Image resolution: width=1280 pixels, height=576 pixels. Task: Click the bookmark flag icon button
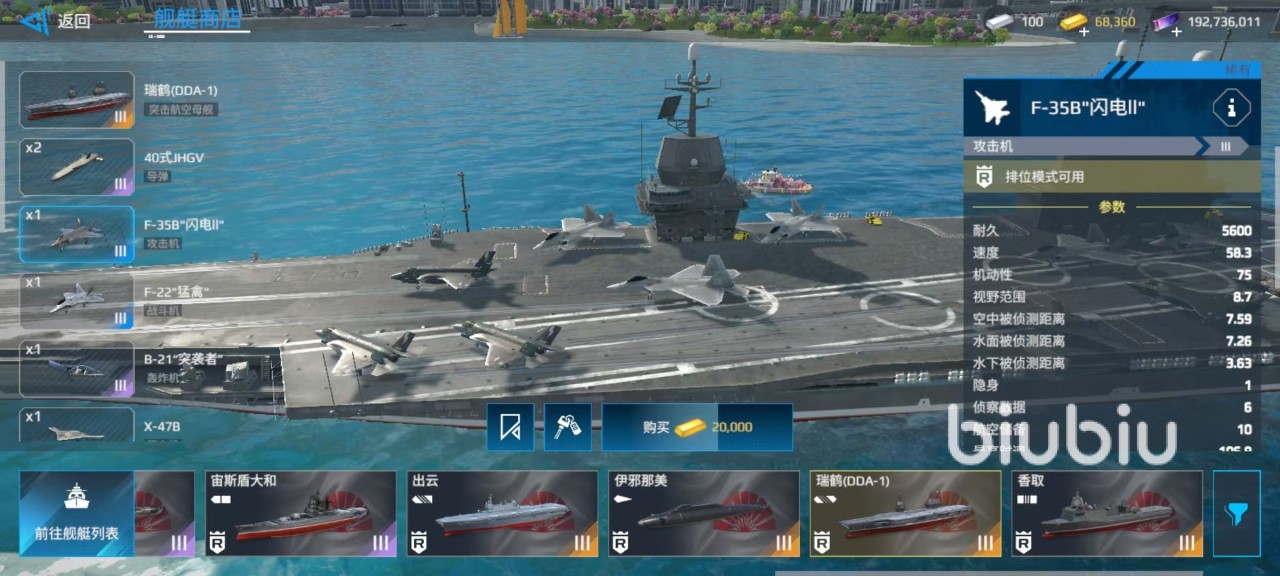[510, 427]
